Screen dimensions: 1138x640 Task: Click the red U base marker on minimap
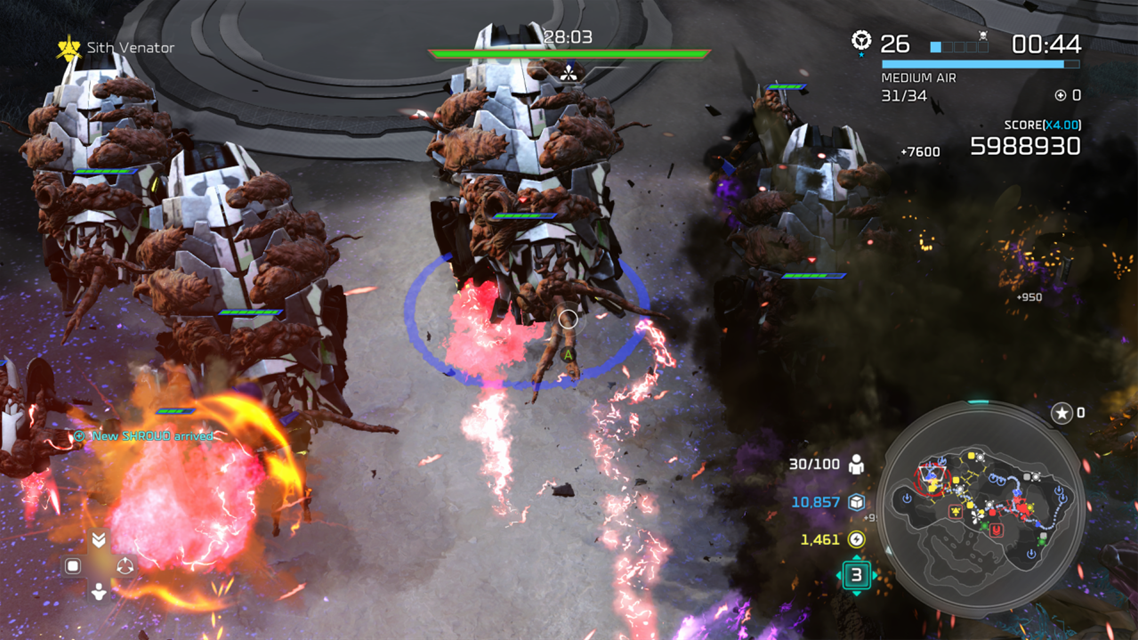tap(996, 529)
